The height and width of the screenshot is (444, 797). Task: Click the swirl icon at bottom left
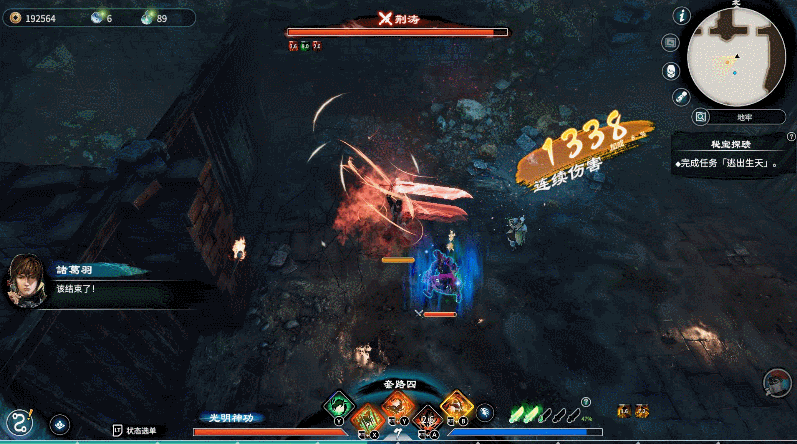pyautogui.click(x=18, y=421)
